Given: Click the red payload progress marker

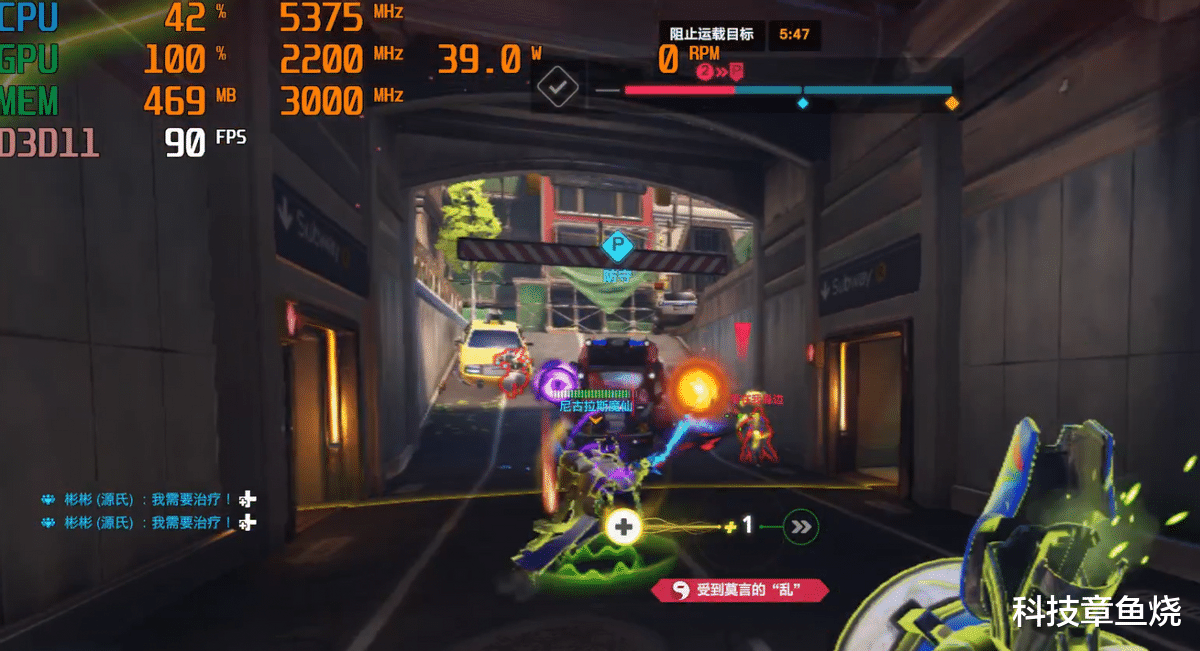Looking at the screenshot, I should coord(737,71).
